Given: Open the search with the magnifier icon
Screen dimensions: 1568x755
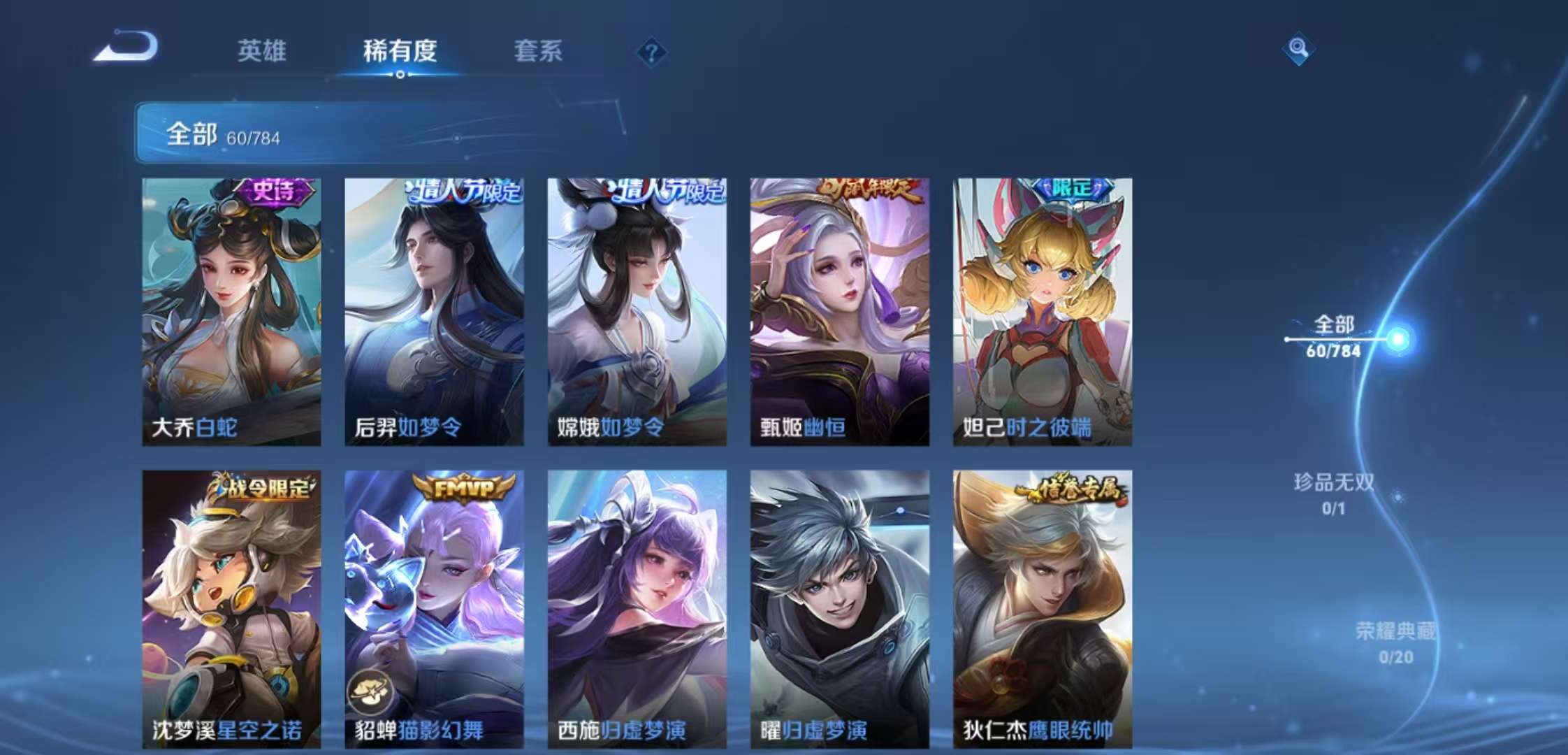Looking at the screenshot, I should tap(1300, 49).
